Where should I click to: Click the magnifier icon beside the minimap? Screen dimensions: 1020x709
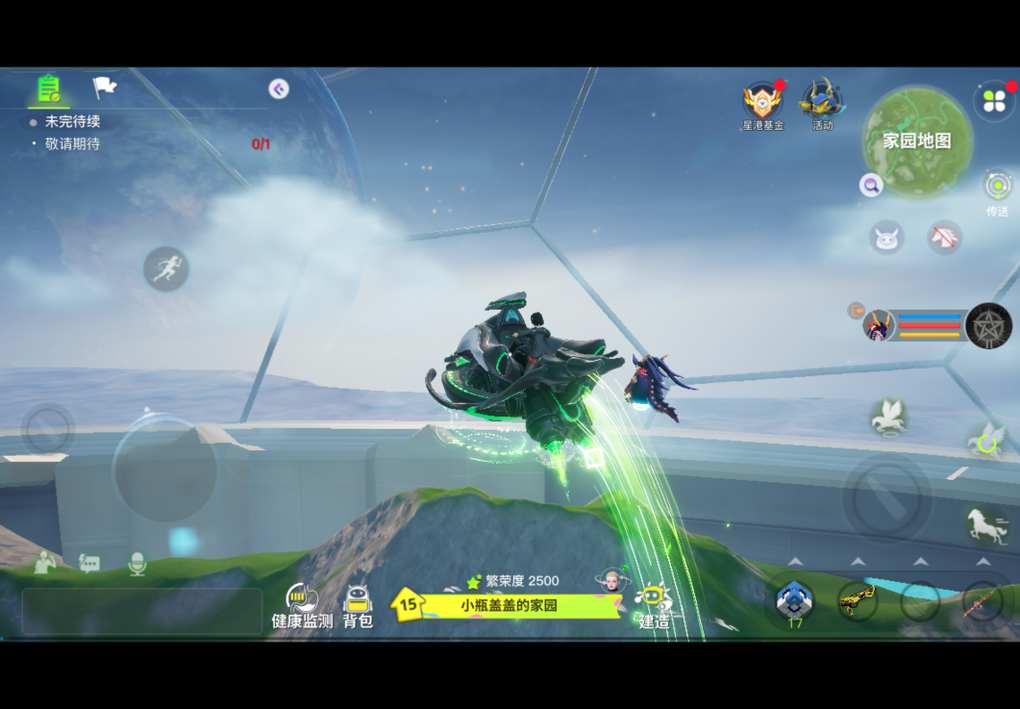coord(871,185)
